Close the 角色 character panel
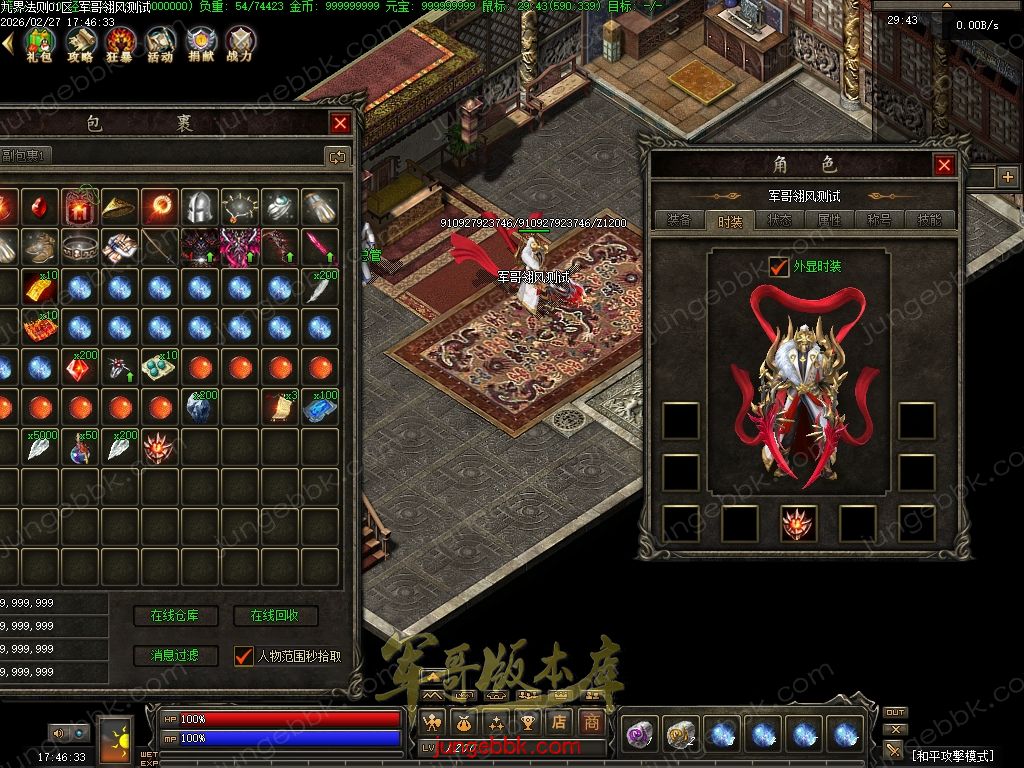 (x=943, y=165)
